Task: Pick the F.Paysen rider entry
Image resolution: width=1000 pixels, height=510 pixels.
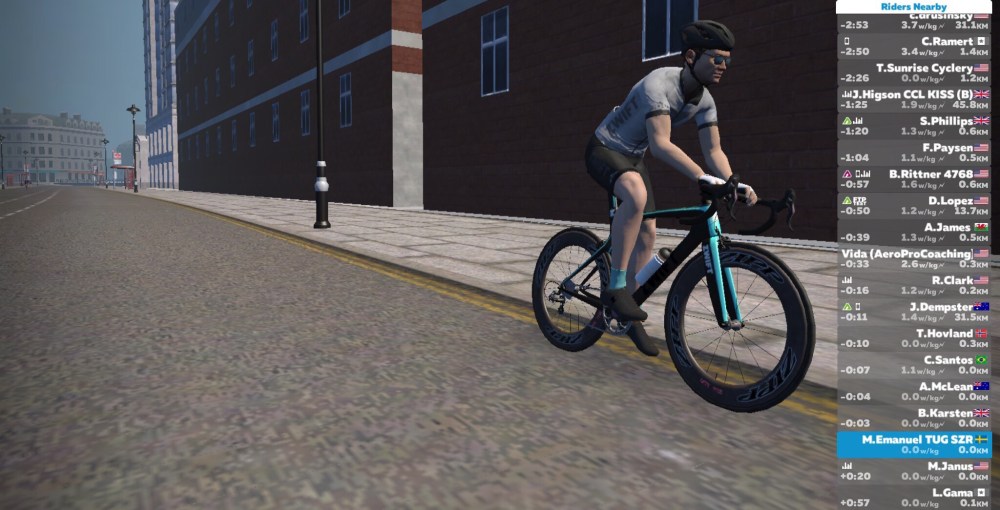Action: (915, 152)
